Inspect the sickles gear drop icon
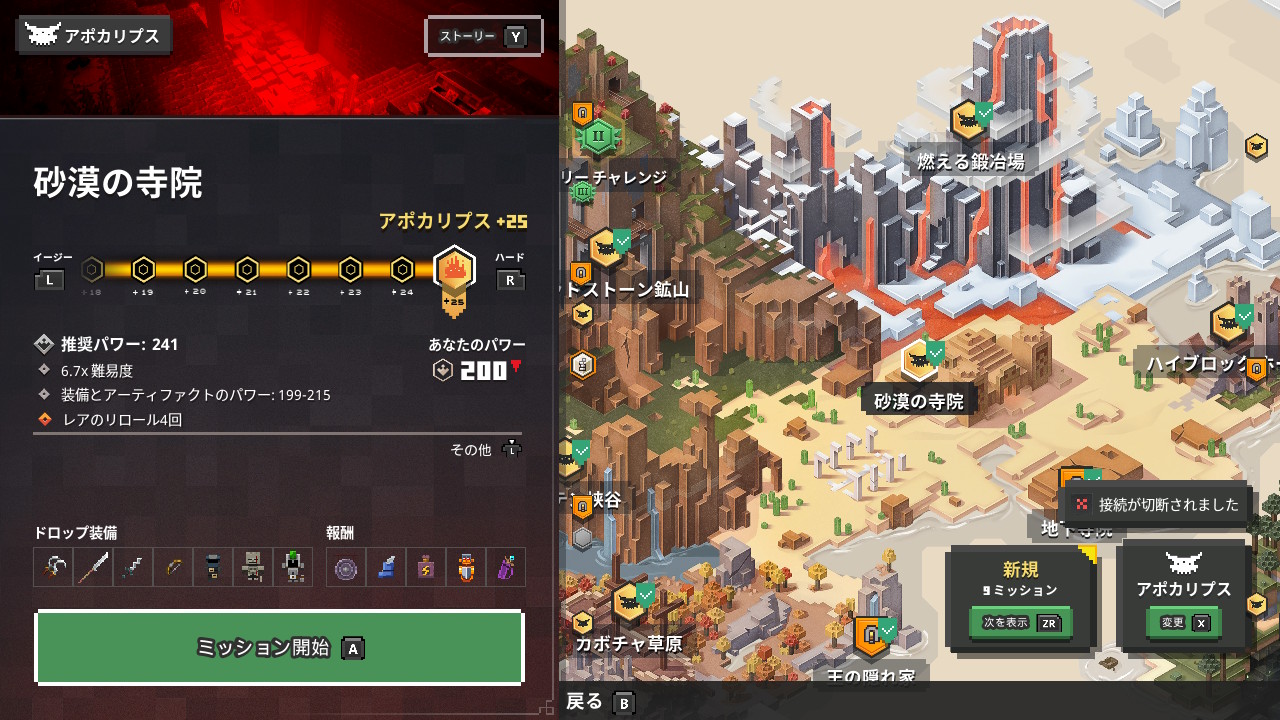Viewport: 1280px width, 720px height. pyautogui.click(x=53, y=567)
